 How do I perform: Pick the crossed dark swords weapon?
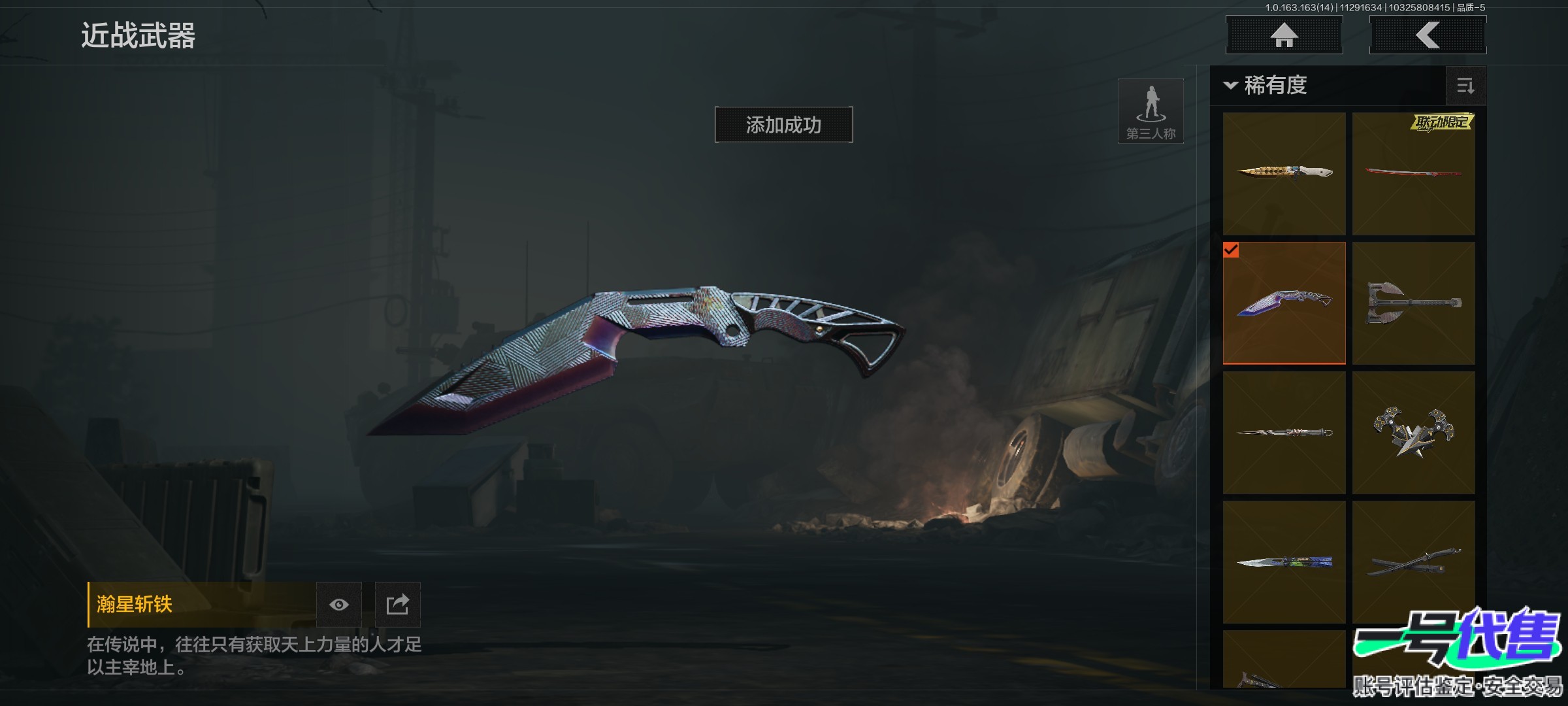pyautogui.click(x=1413, y=562)
